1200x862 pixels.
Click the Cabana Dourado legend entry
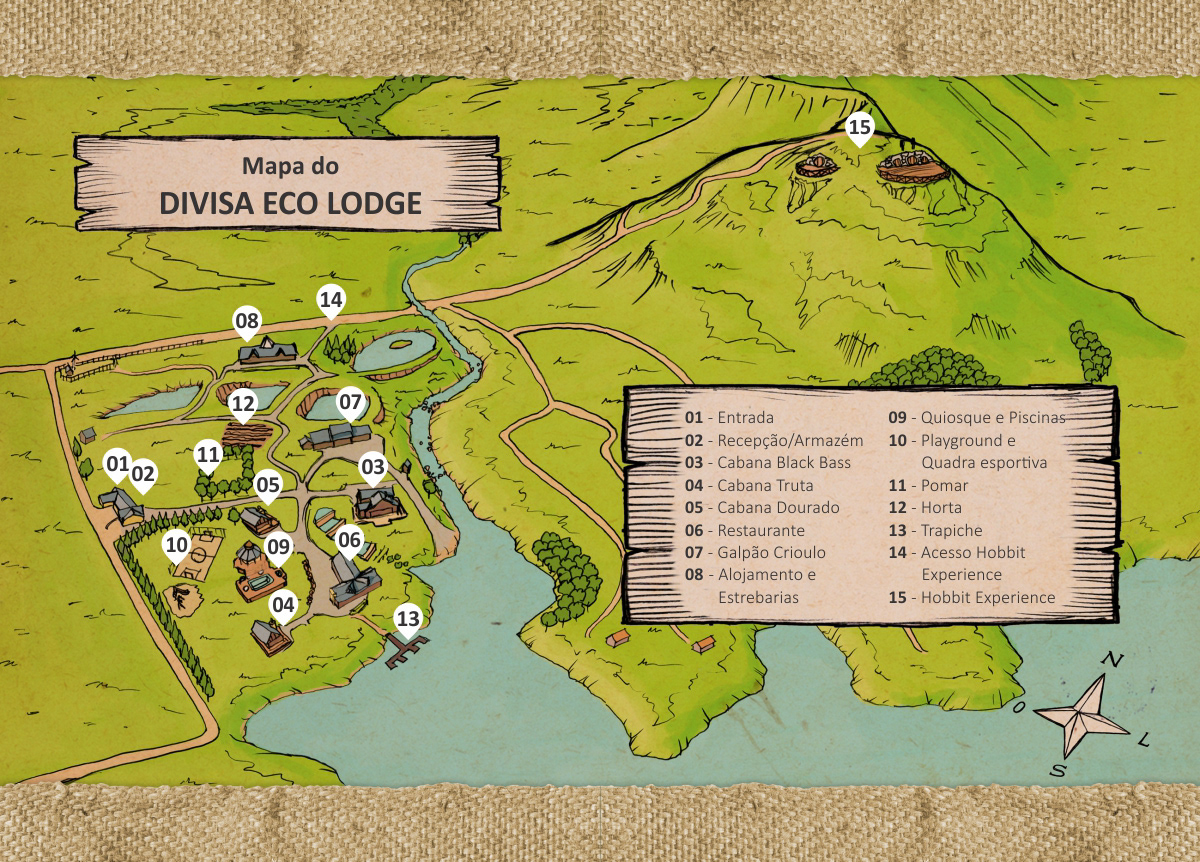coord(762,508)
